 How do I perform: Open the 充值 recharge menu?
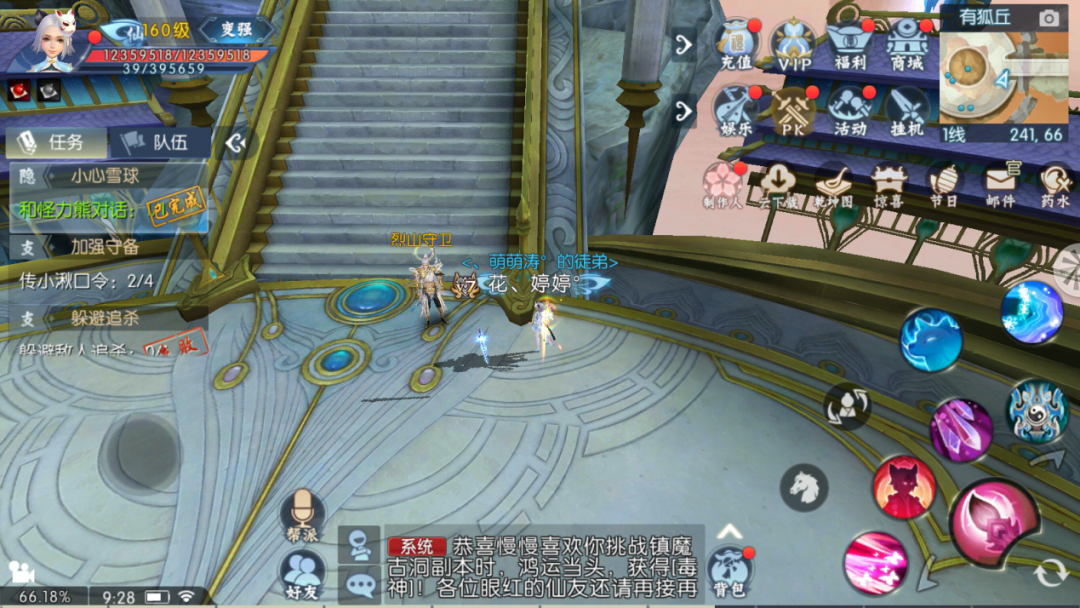tap(737, 44)
